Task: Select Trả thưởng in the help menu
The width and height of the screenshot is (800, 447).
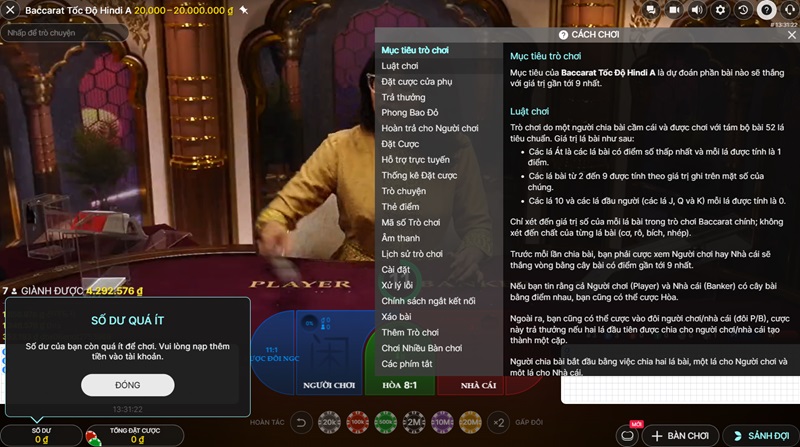Action: click(403, 97)
